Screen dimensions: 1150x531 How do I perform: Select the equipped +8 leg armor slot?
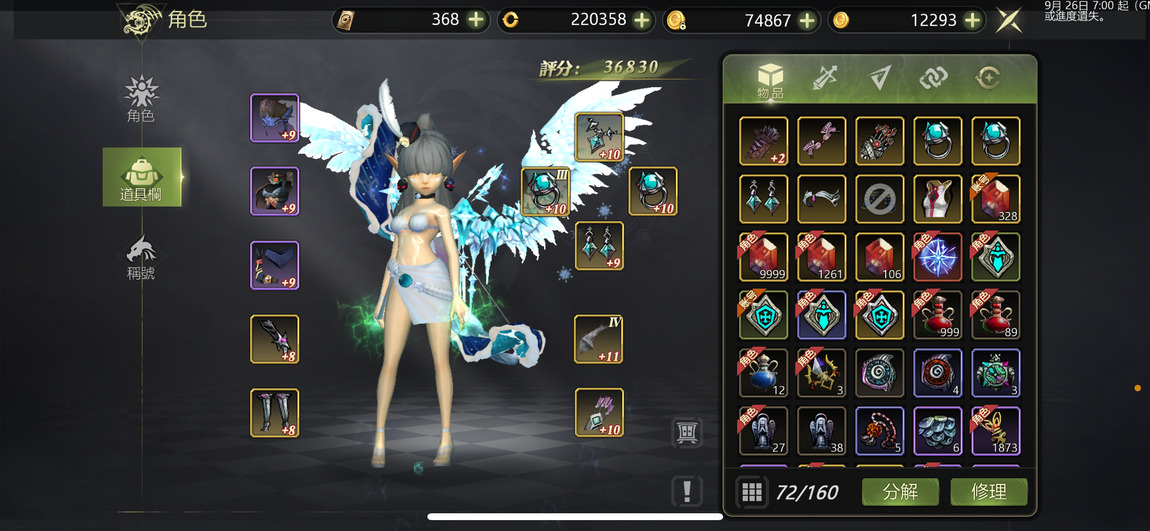click(274, 413)
